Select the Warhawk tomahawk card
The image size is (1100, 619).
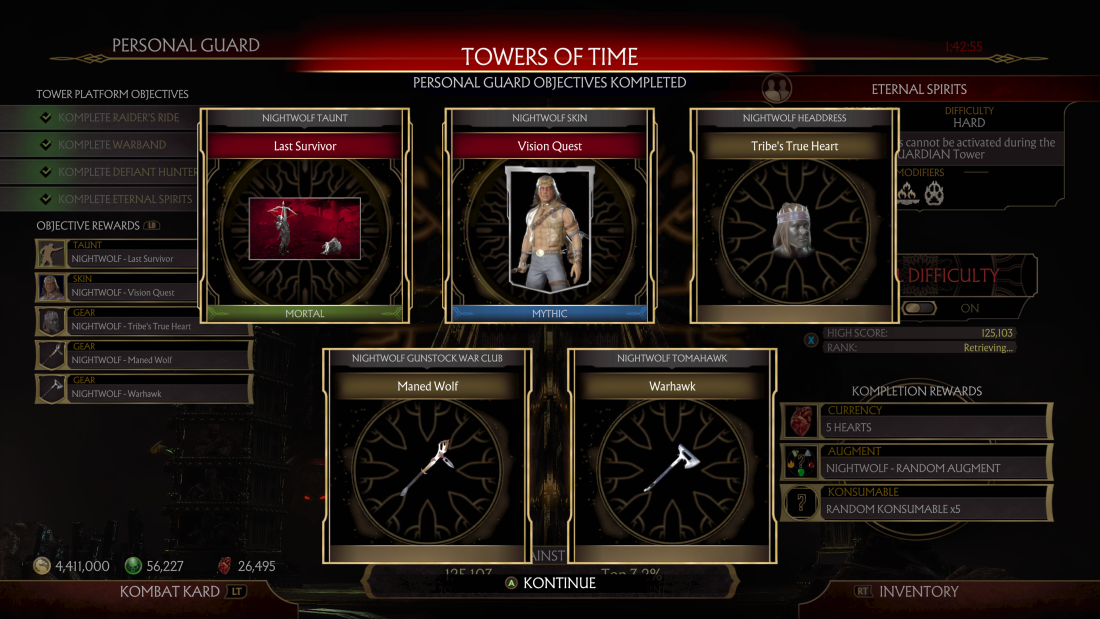click(672, 455)
